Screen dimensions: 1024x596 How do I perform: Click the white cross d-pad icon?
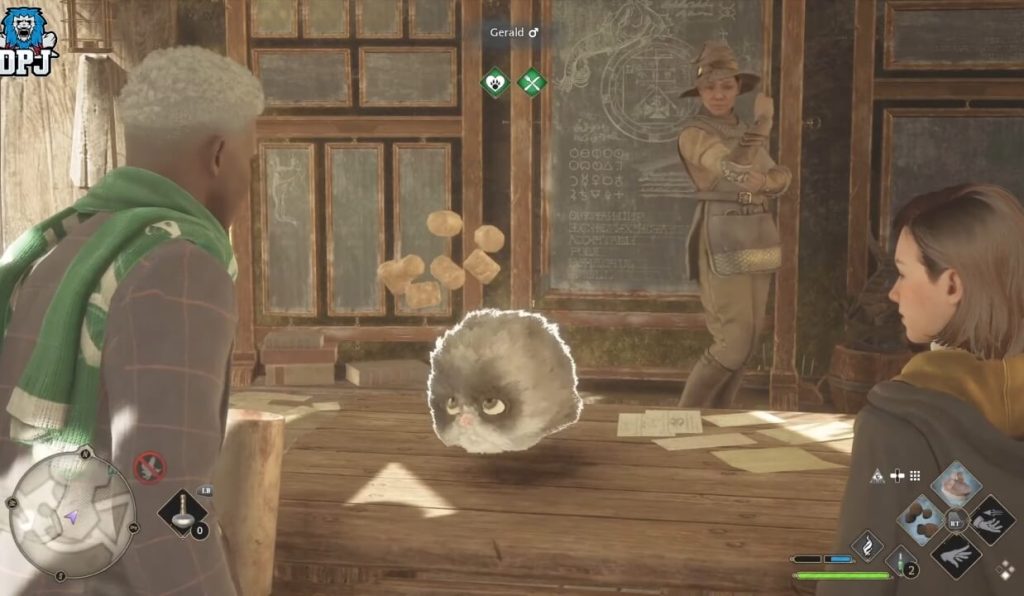coord(896,476)
